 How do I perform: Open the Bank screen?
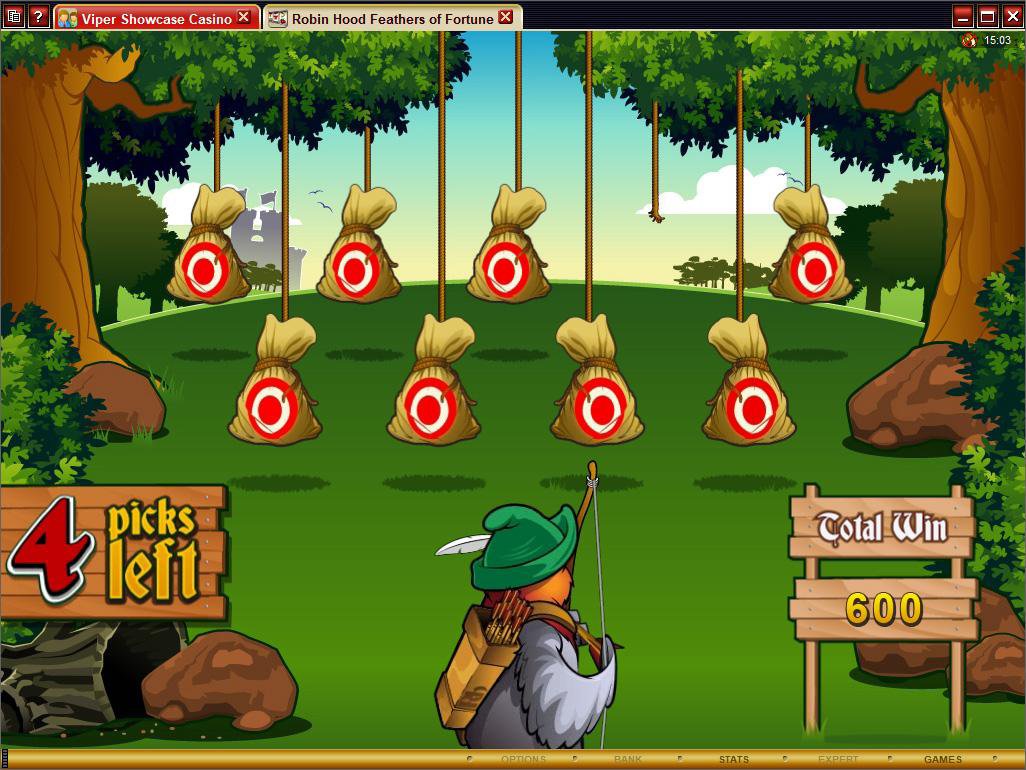point(628,760)
